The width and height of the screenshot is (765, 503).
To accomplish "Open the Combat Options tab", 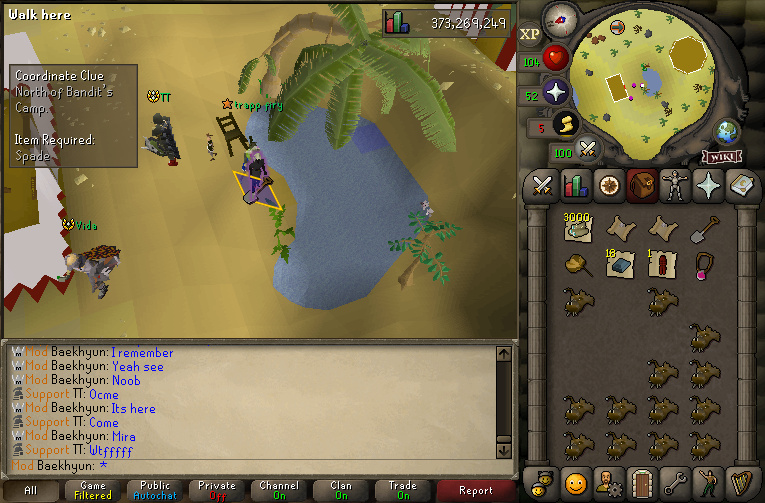I will pos(543,186).
